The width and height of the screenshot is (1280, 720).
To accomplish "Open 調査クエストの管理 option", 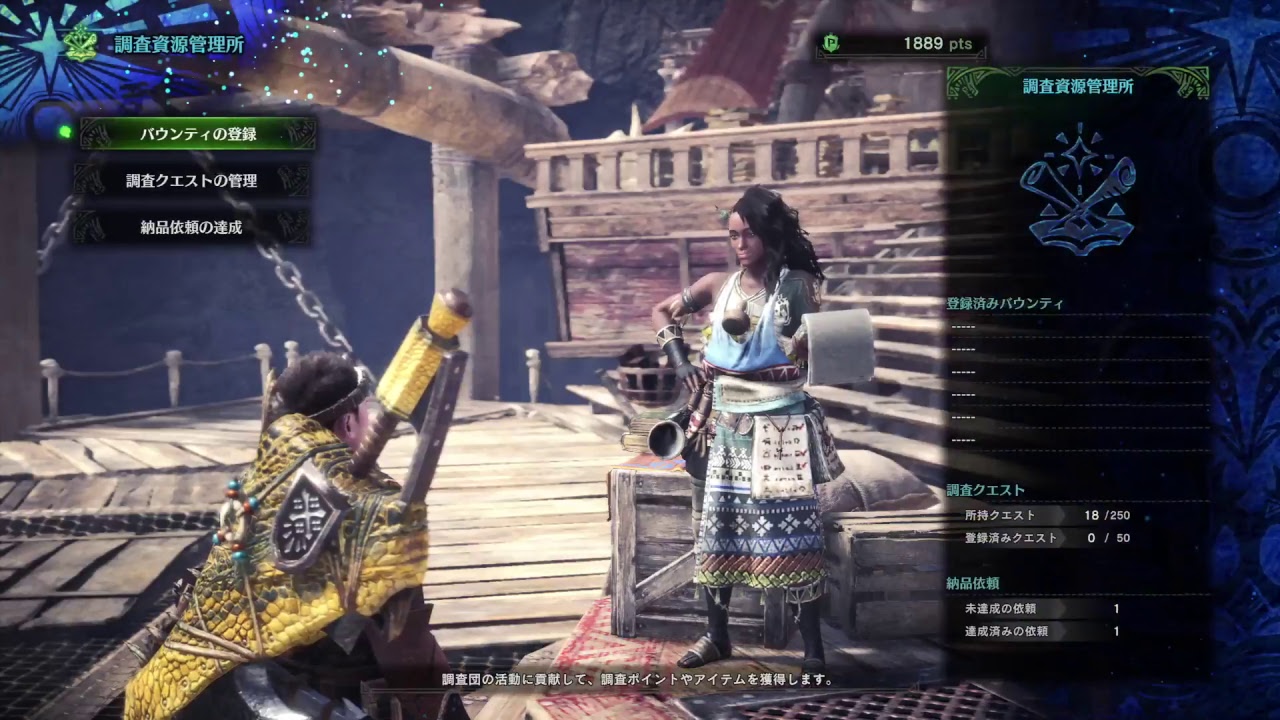I will coord(192,181).
